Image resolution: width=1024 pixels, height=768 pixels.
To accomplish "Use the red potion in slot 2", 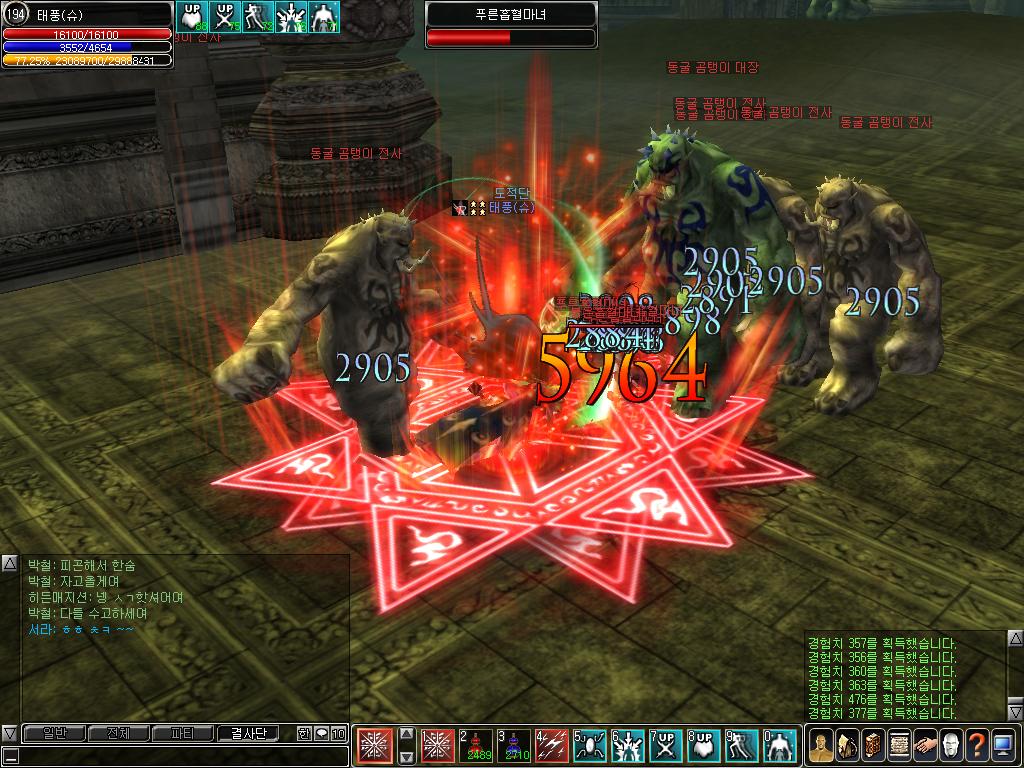I will [473, 744].
